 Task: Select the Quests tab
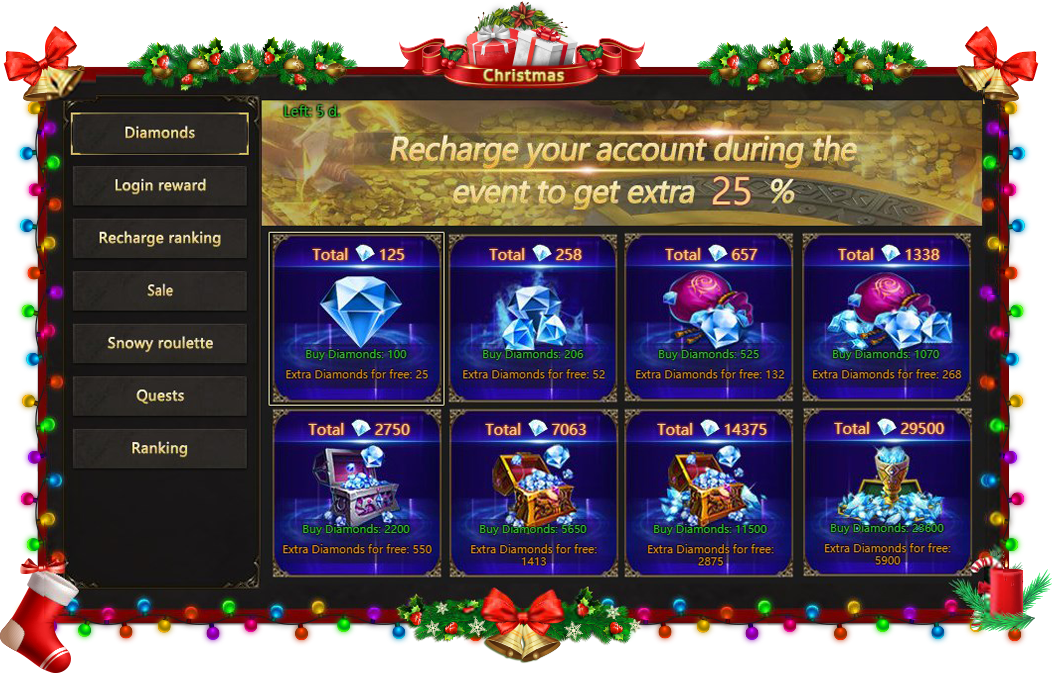(160, 396)
